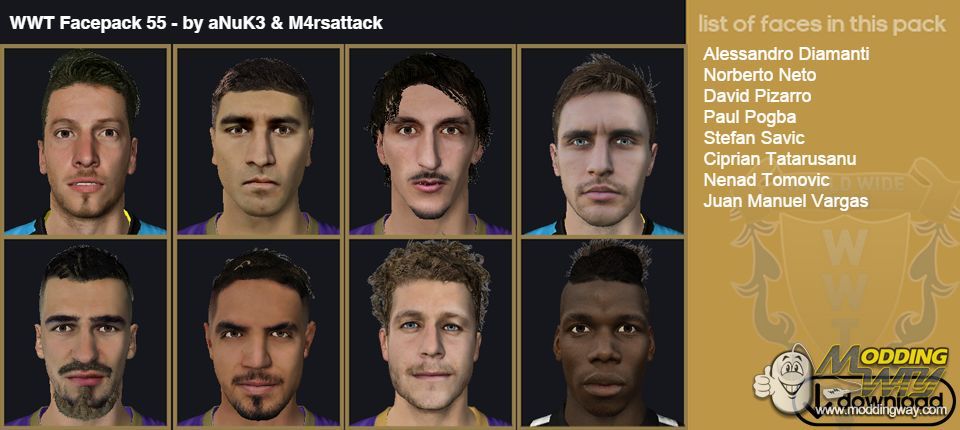
Task: Choose Ciprian Tatarusanu in the list
Action: (x=779, y=159)
